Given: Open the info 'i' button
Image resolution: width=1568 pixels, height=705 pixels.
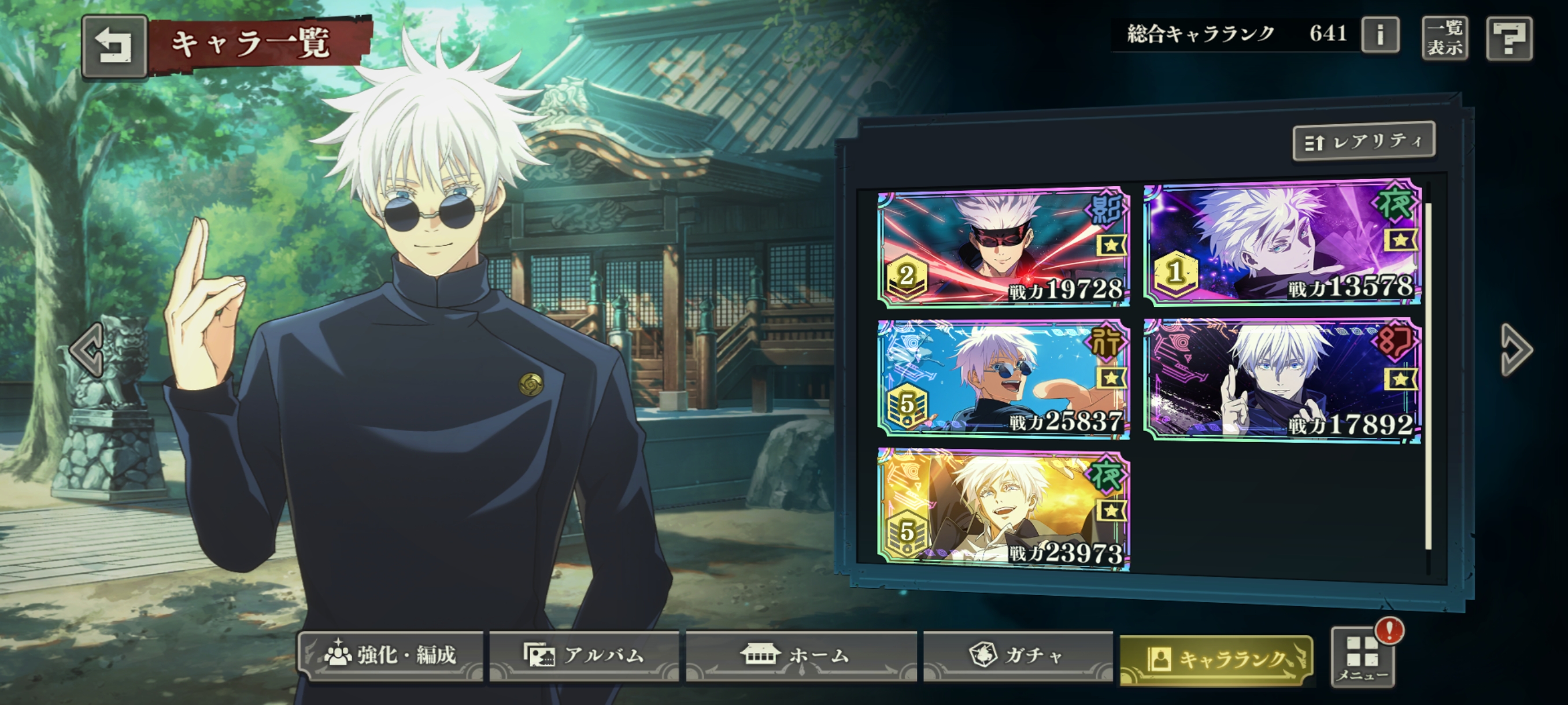Looking at the screenshot, I should (x=1380, y=35).
